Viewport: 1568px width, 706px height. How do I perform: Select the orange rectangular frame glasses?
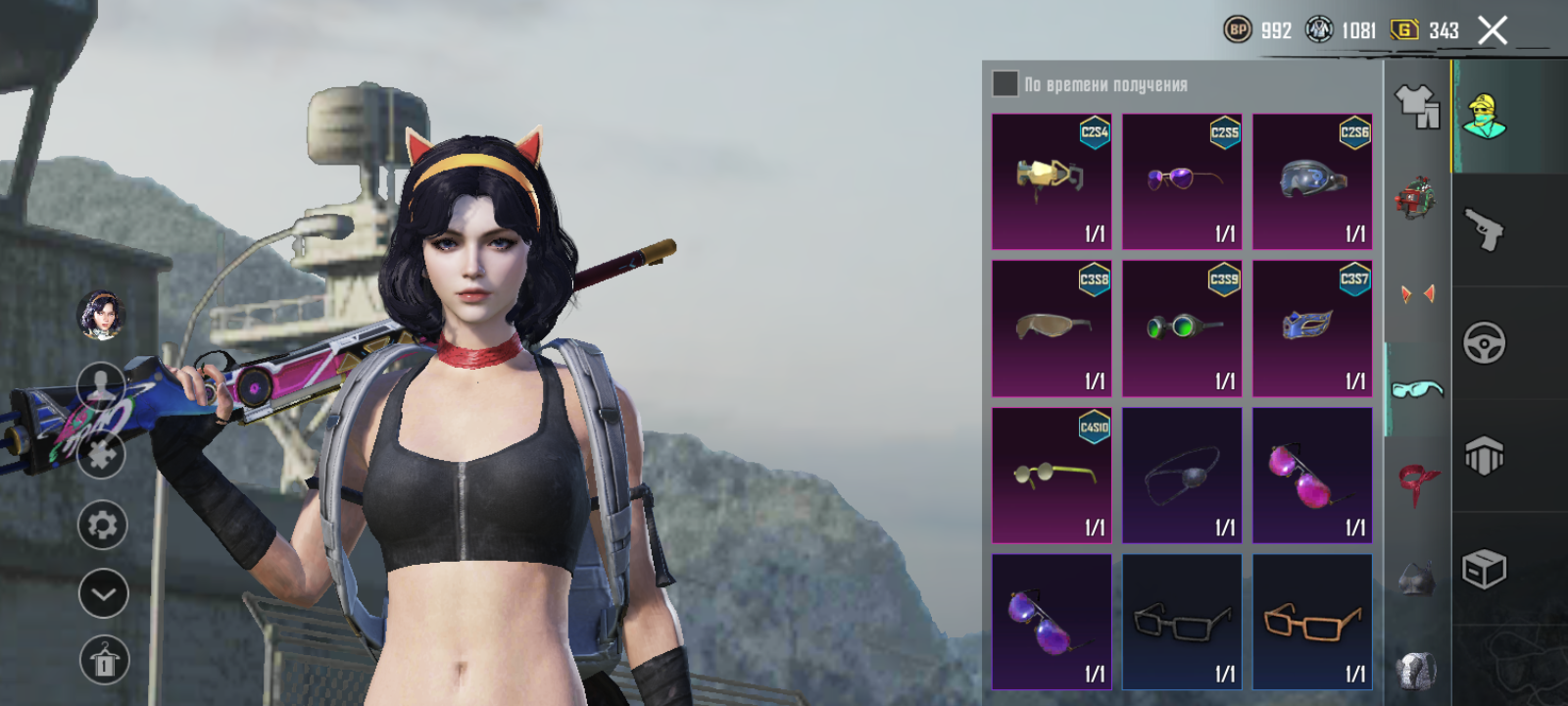tap(1312, 622)
